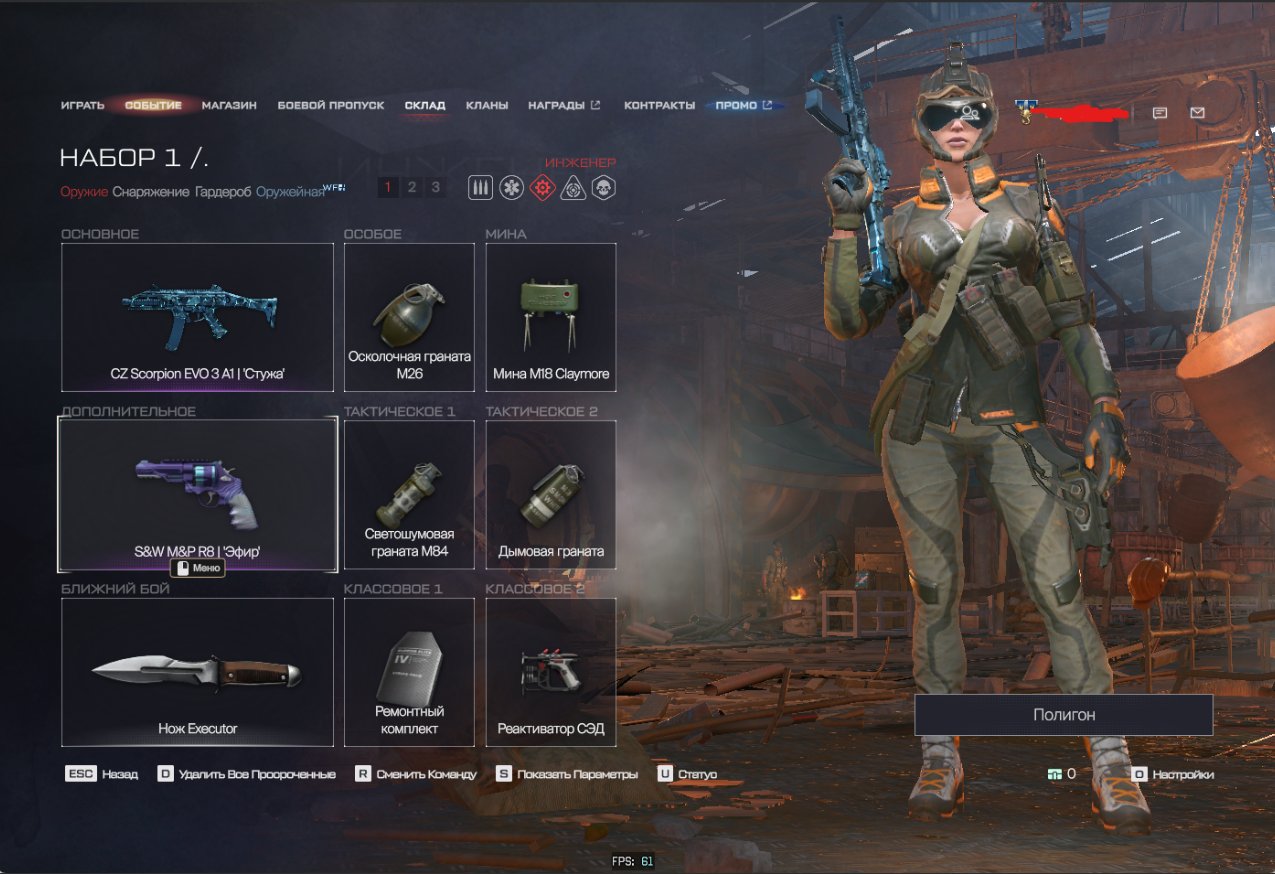Screen dimensions: 1275x874
Task: Select the Дымовая граната slot
Action: click(x=550, y=494)
